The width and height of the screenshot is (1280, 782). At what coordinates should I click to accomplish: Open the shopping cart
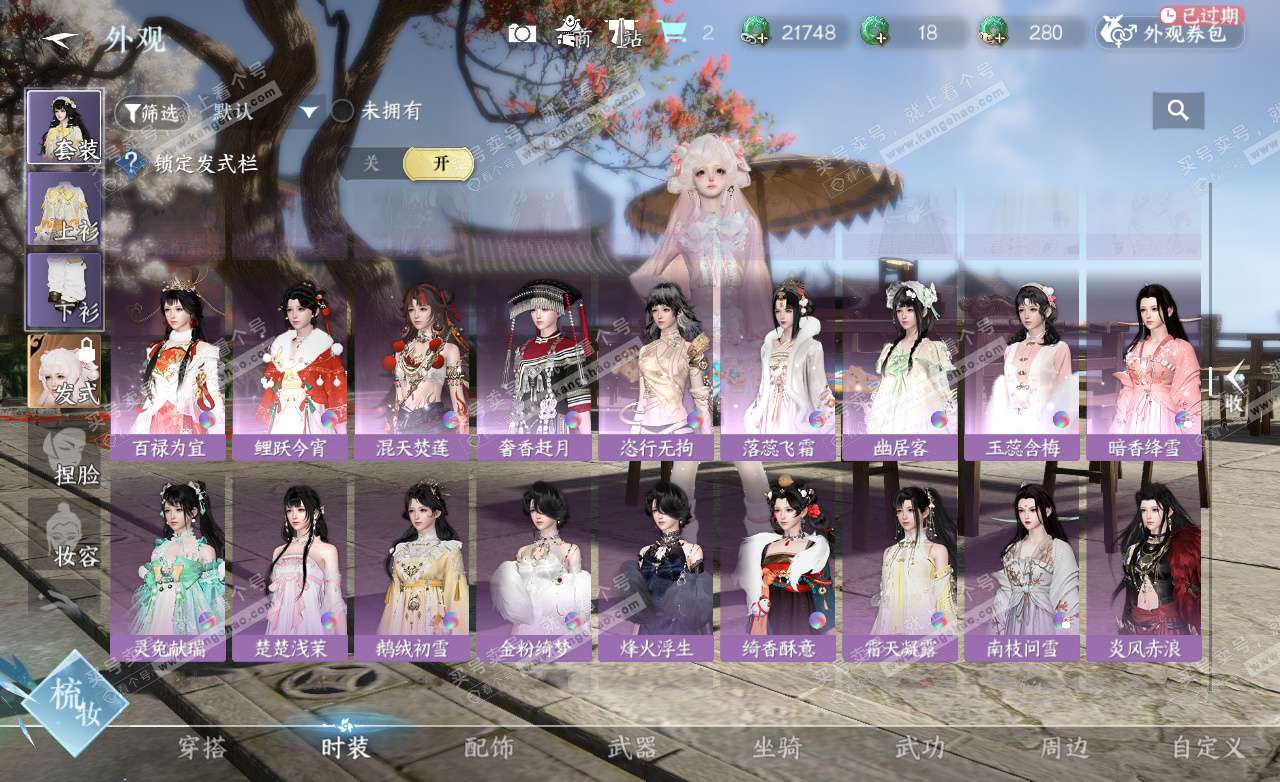click(674, 33)
